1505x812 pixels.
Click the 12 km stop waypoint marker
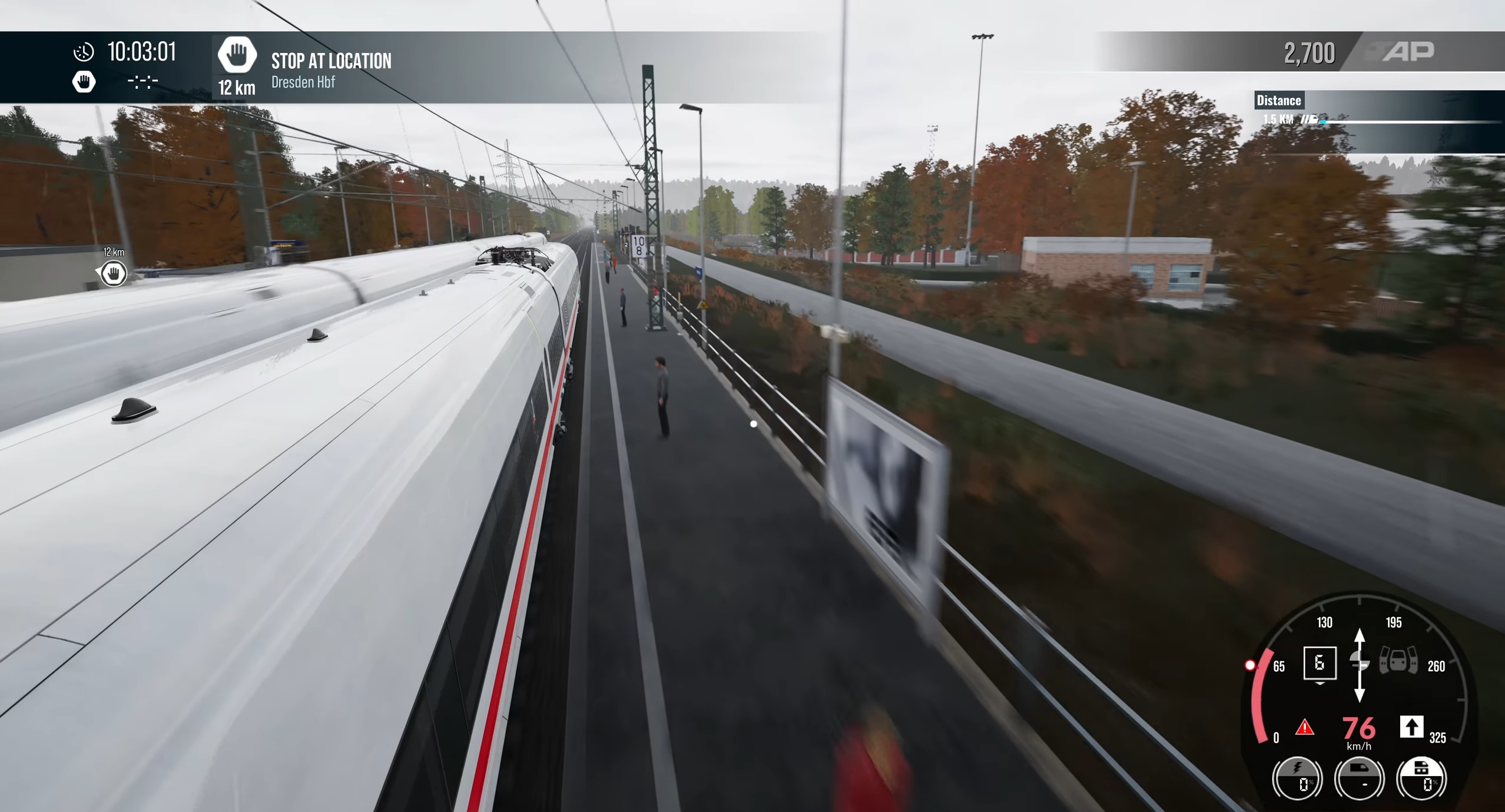coord(112,273)
